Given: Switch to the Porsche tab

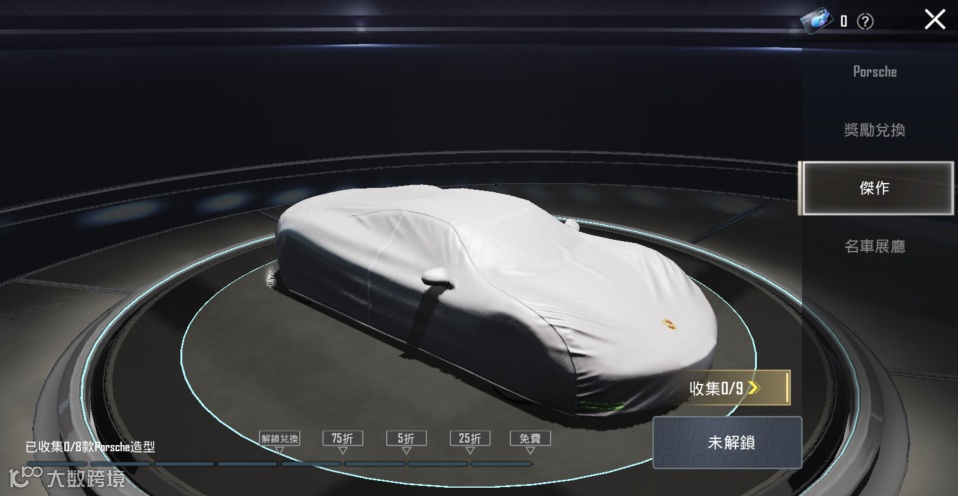Looking at the screenshot, I should pyautogui.click(x=875, y=72).
